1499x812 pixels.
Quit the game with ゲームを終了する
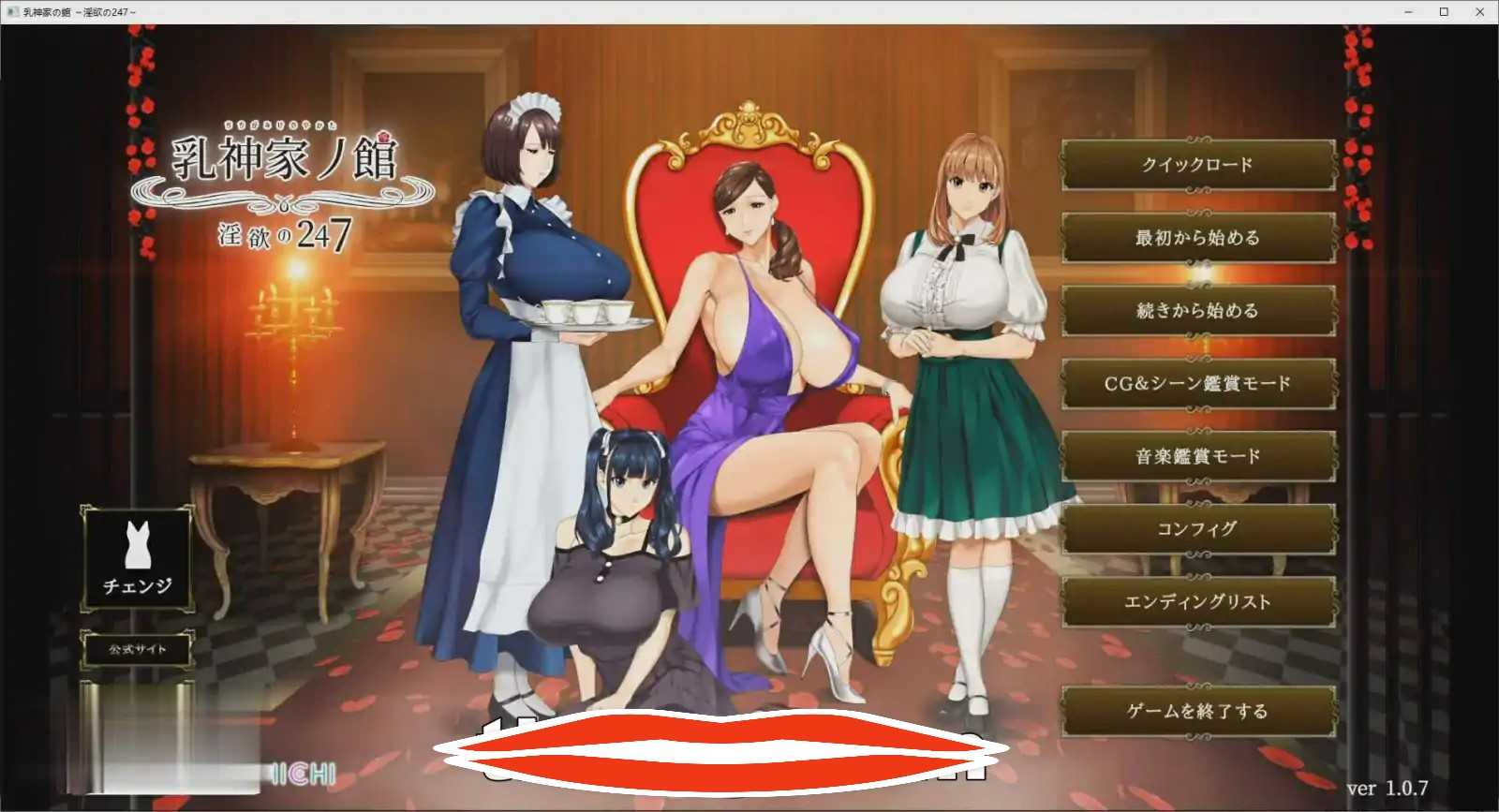tap(1199, 712)
